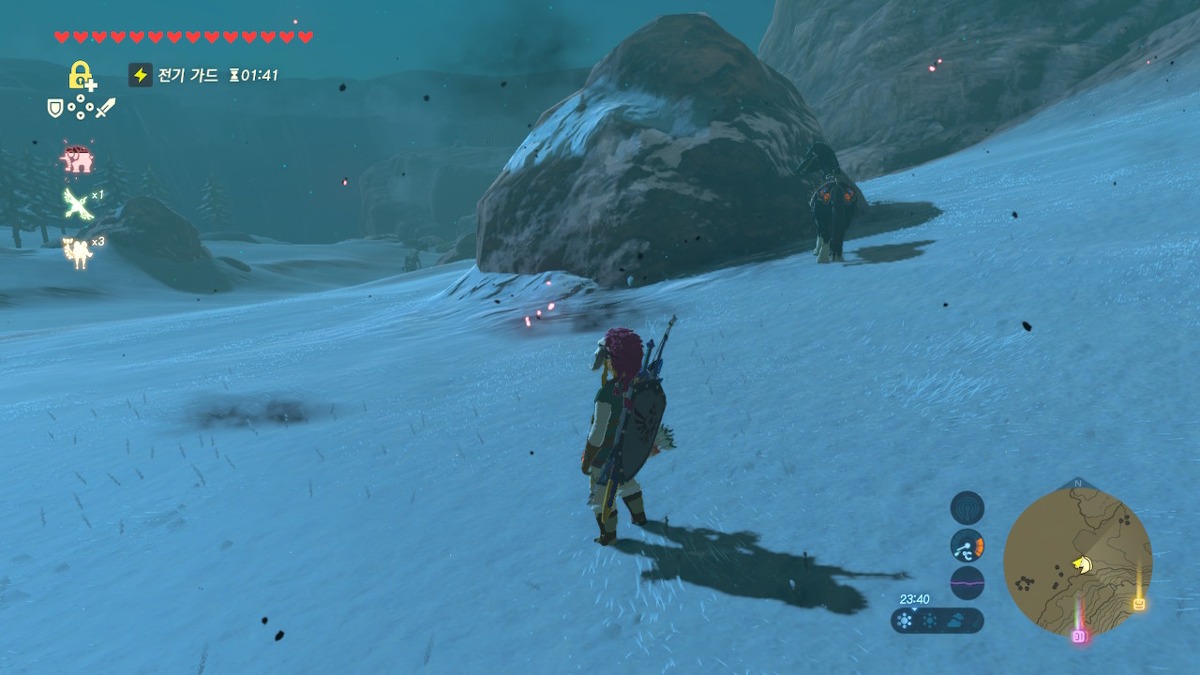Open the circular minimap
This screenshot has width=1200, height=675.
coord(1077,560)
